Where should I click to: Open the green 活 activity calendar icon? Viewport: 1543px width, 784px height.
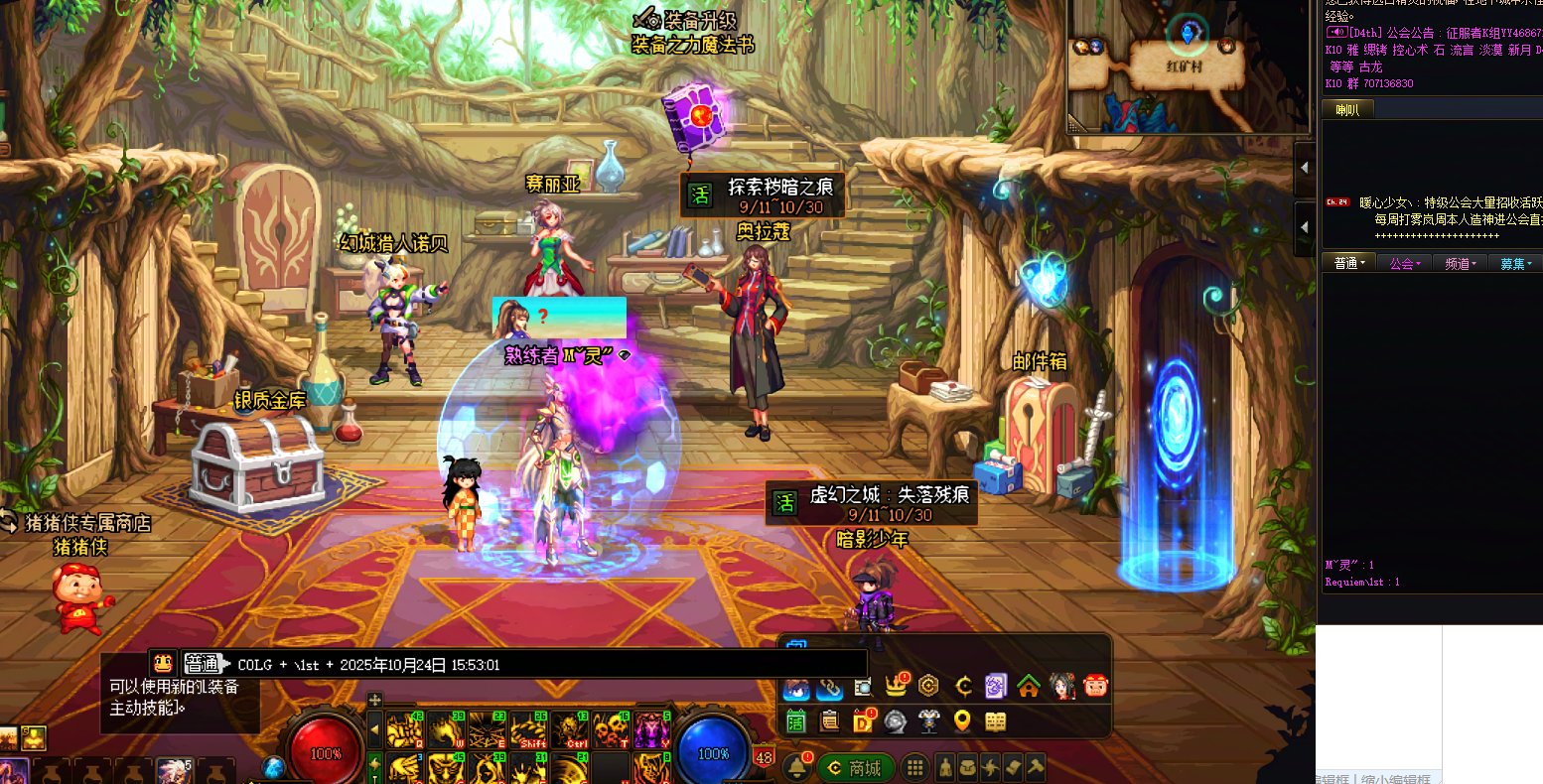point(795,721)
